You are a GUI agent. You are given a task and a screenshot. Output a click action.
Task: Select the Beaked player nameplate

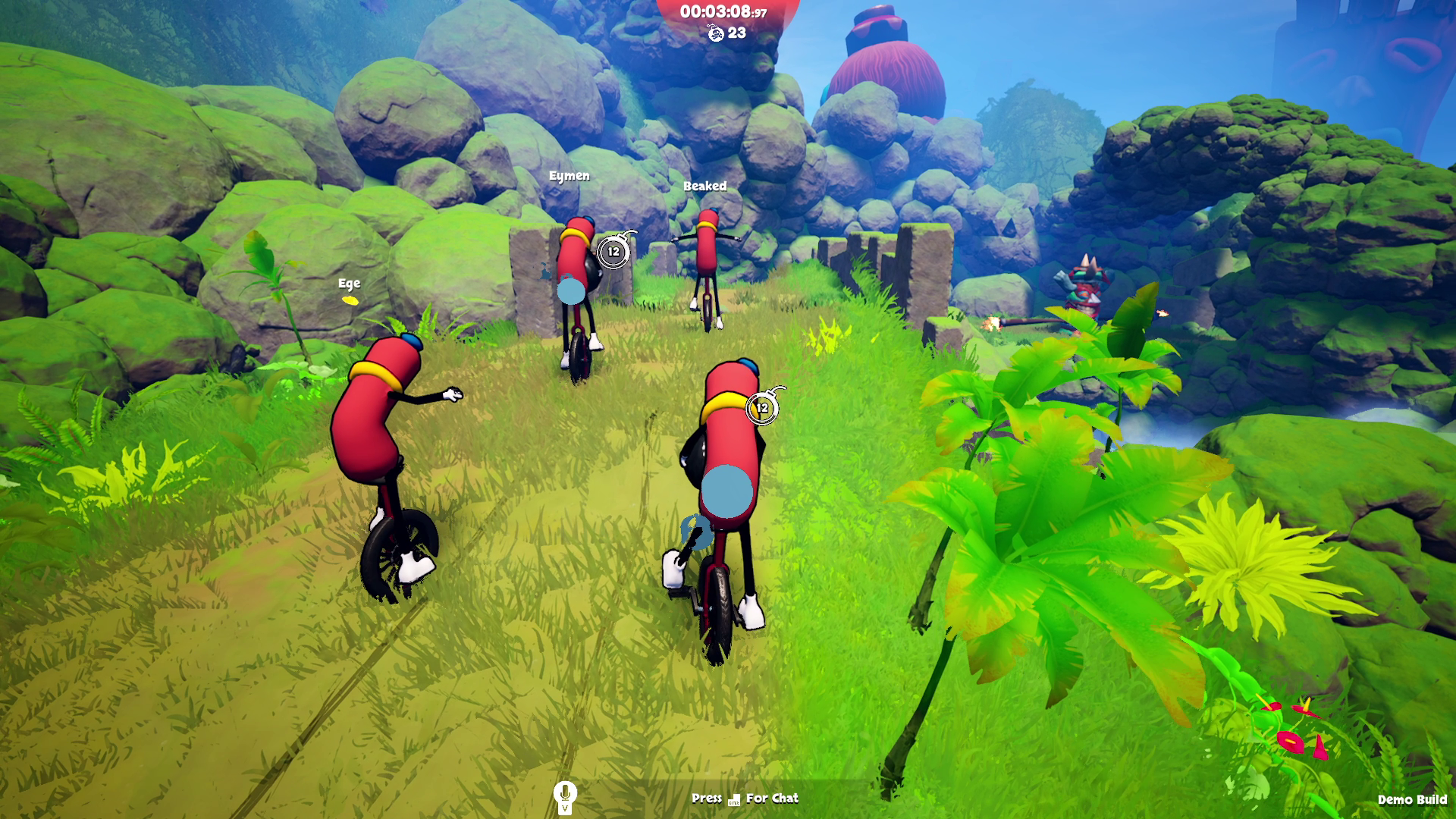705,186
